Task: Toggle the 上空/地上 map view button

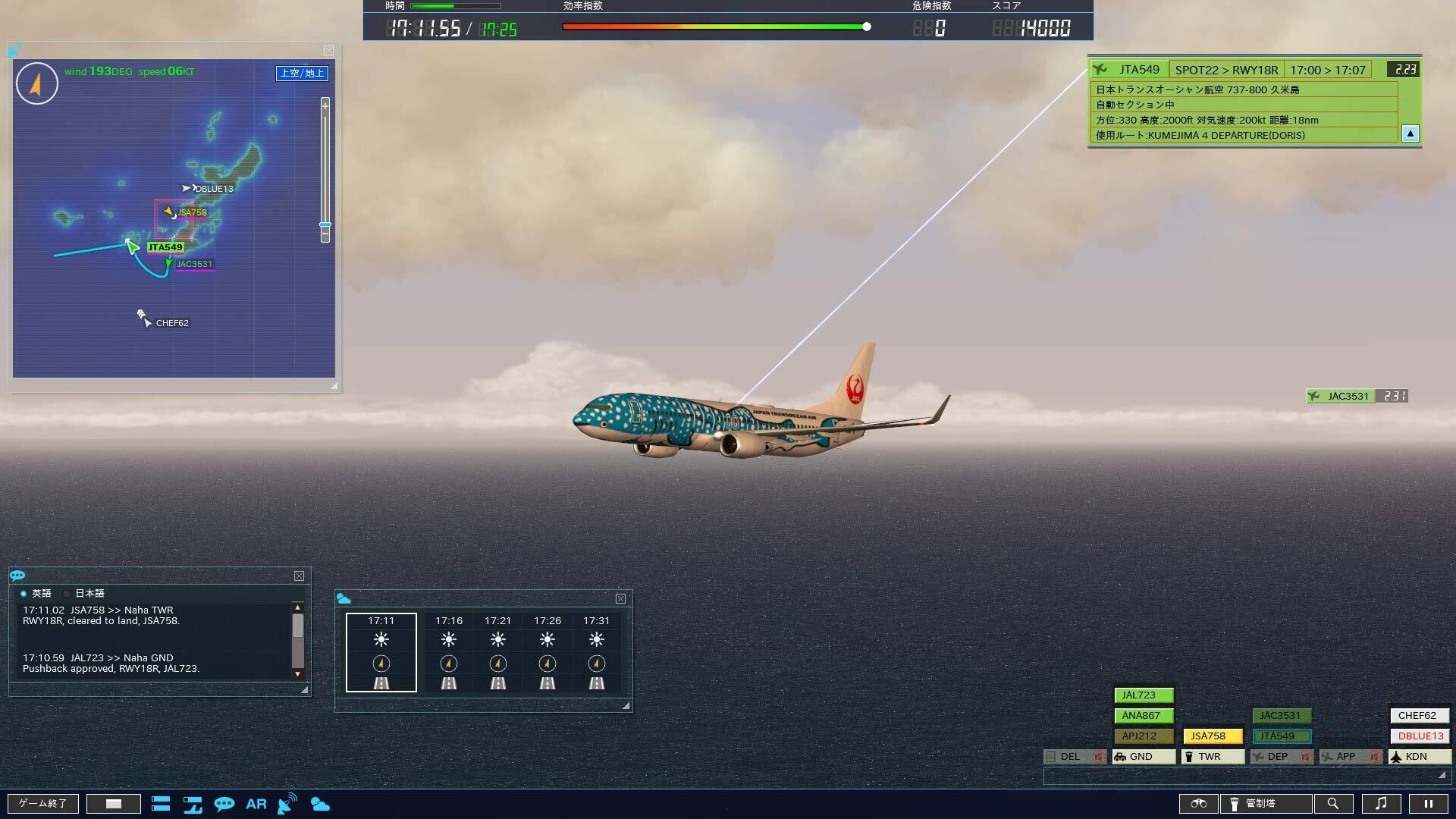Action: tap(302, 73)
